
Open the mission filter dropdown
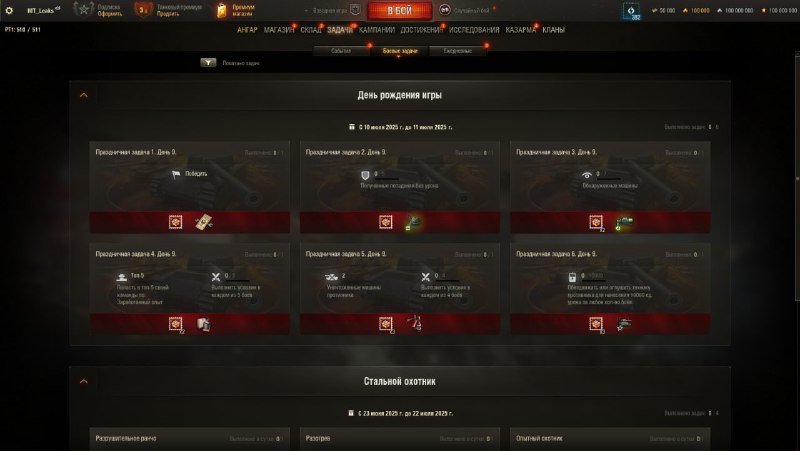(x=208, y=62)
